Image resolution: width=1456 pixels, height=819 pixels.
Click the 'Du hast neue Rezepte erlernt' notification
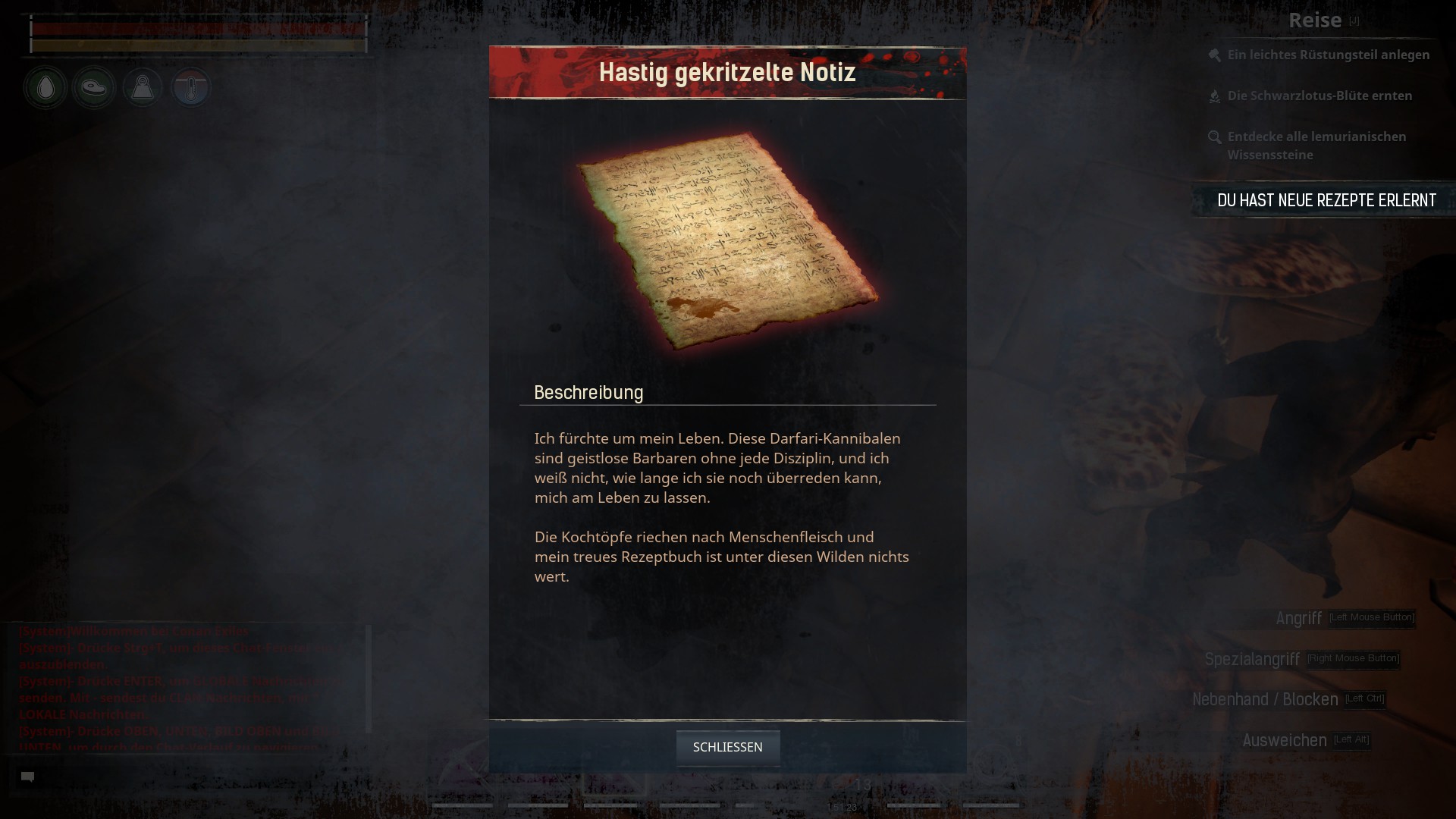[1326, 200]
